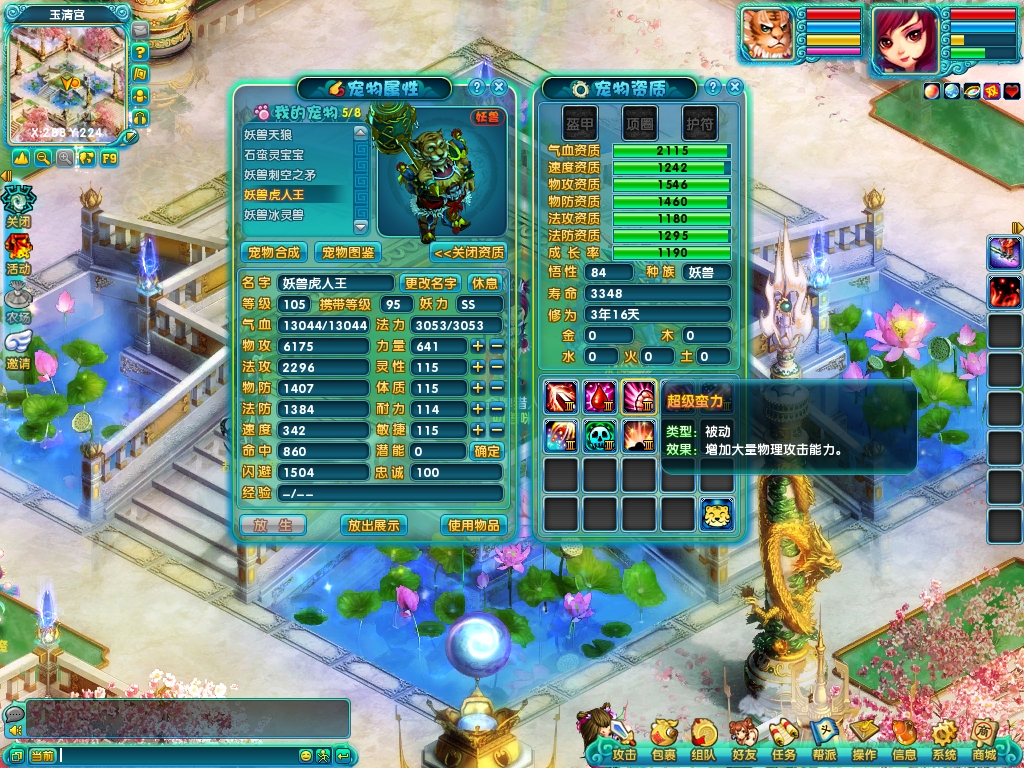Click the <<关闭资质 button
The width and height of the screenshot is (1024, 768).
468,252
